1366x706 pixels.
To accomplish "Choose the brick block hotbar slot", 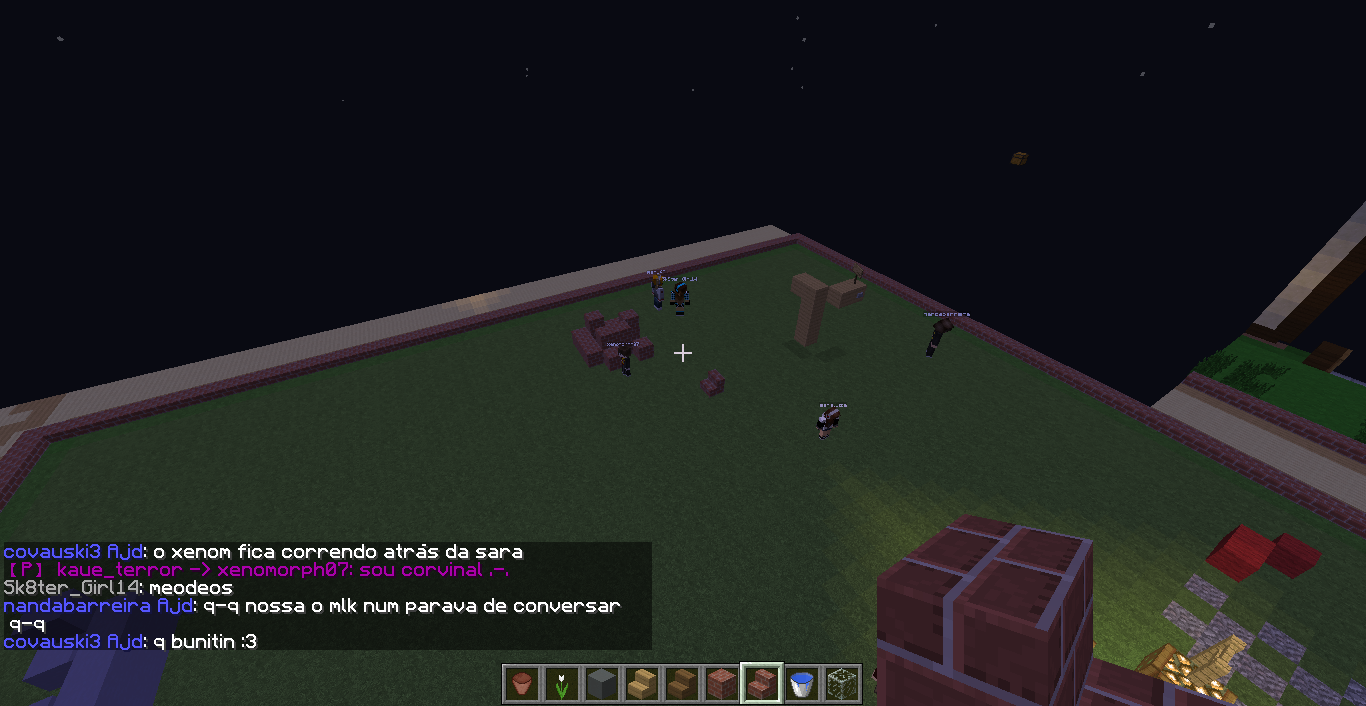I will [x=721, y=684].
